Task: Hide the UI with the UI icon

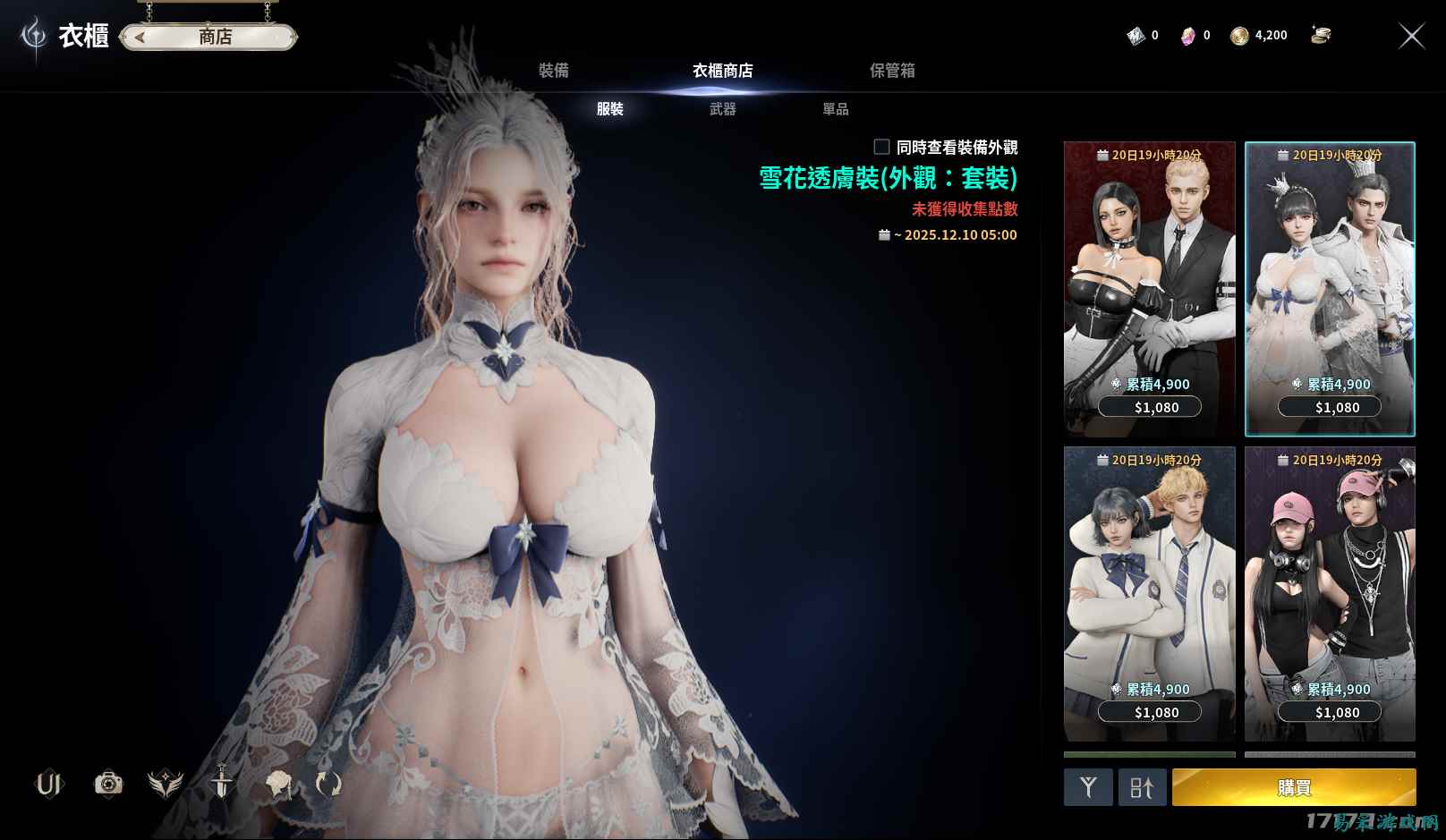Action: [49, 785]
